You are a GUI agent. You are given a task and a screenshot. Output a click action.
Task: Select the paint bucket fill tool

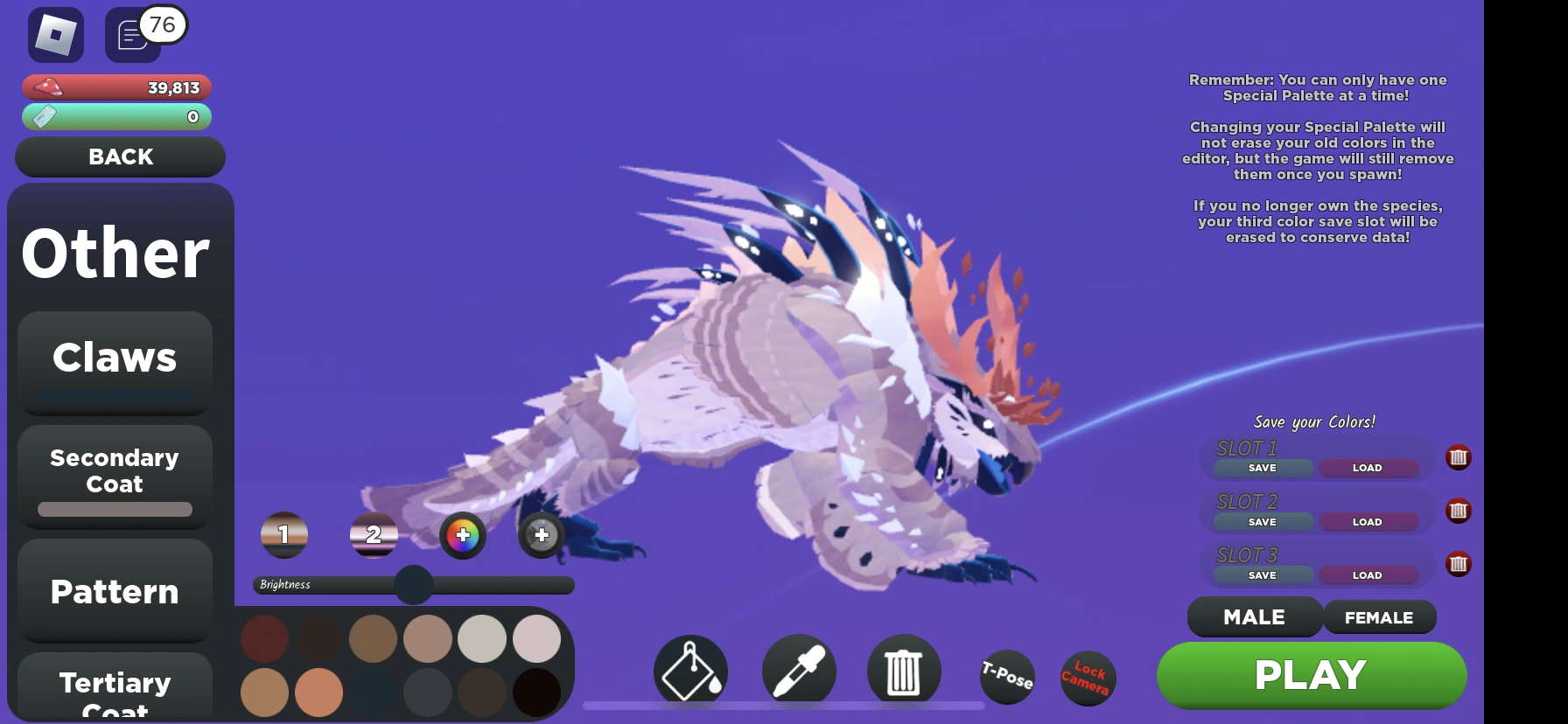pyautogui.click(x=690, y=669)
